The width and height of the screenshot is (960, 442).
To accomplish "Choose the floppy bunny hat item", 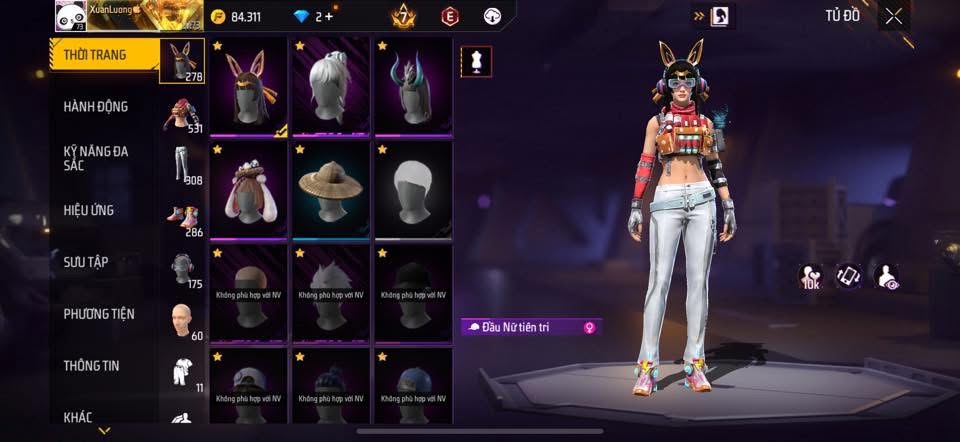I will click(249, 190).
